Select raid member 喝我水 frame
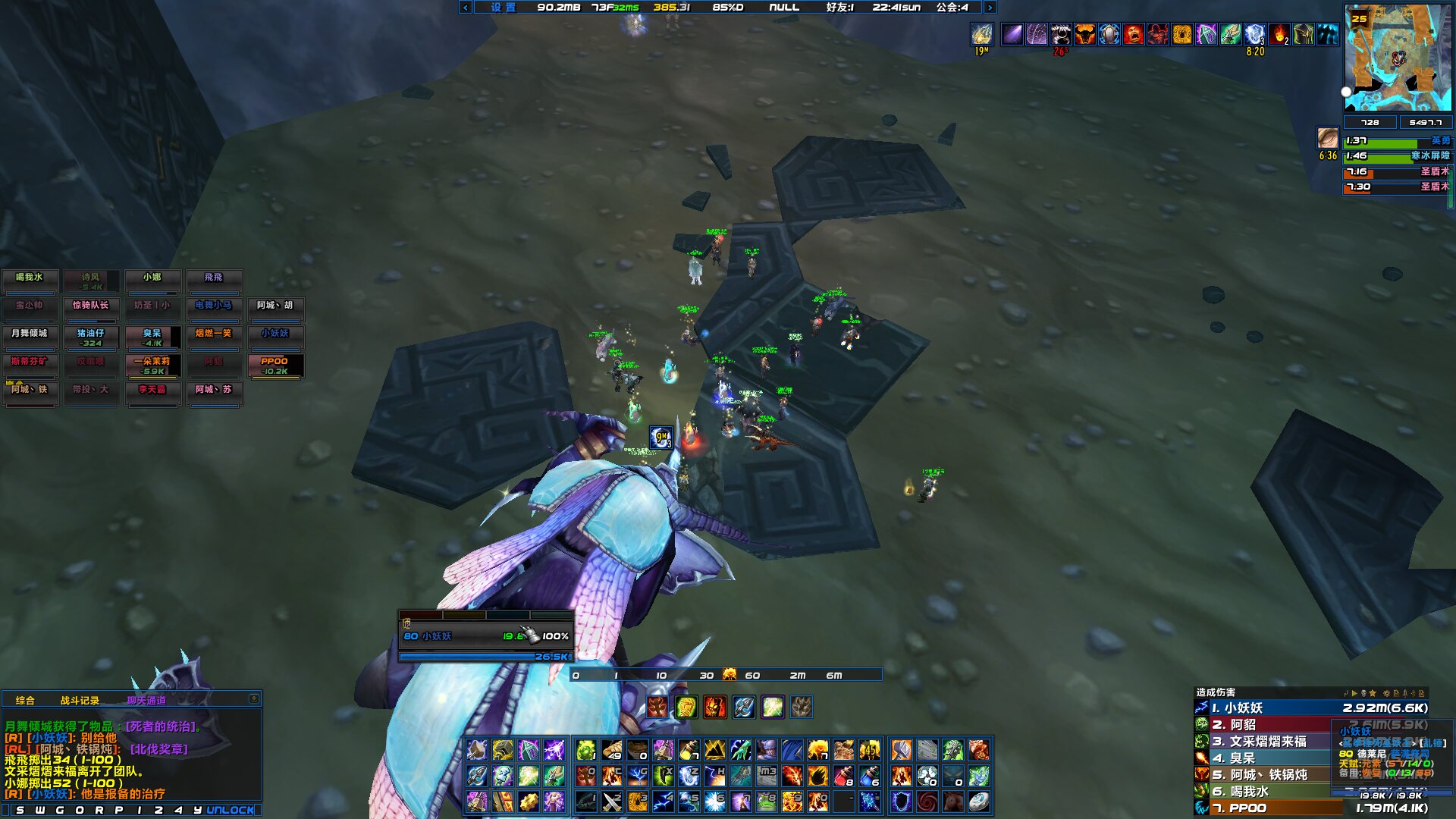The image size is (1456, 819). pyautogui.click(x=30, y=280)
